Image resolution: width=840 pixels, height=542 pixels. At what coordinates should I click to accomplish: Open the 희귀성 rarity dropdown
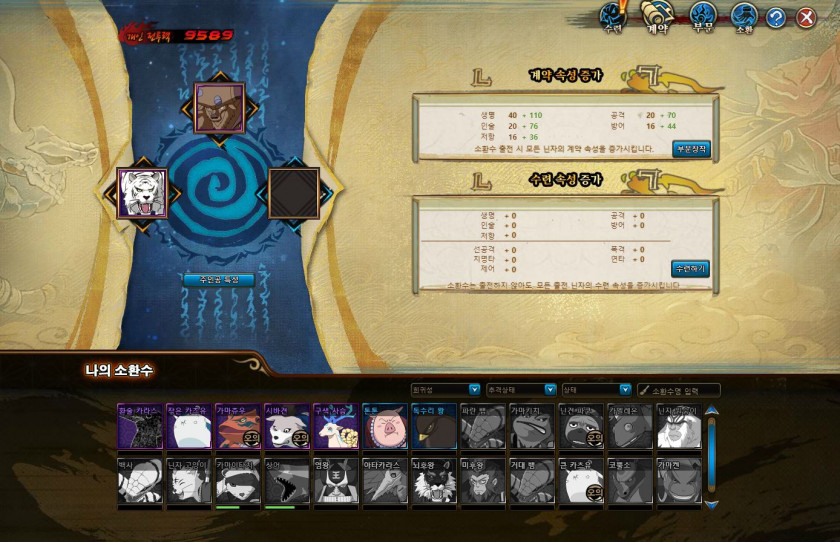(x=446, y=389)
